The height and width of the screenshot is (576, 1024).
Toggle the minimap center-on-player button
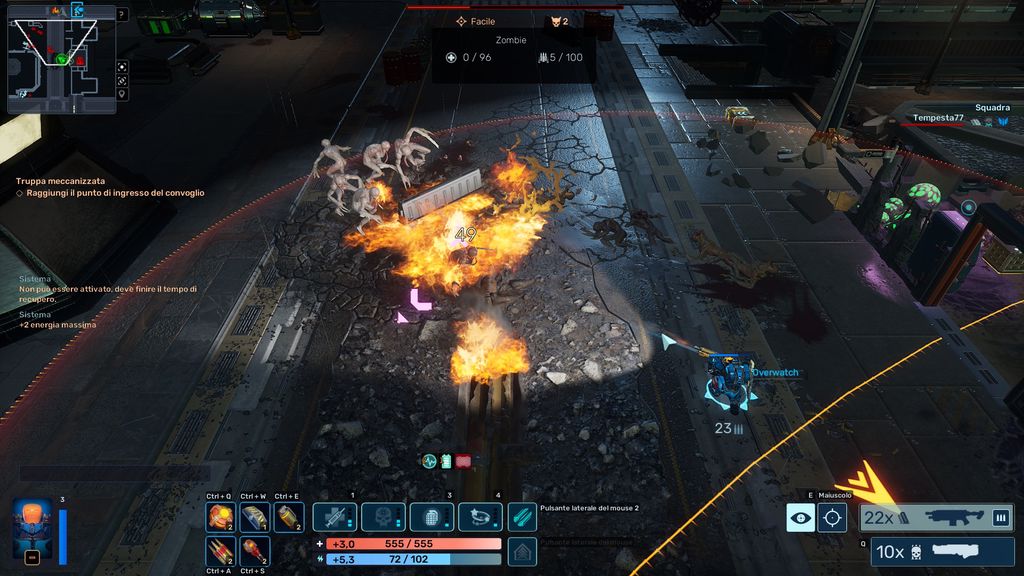click(x=122, y=66)
